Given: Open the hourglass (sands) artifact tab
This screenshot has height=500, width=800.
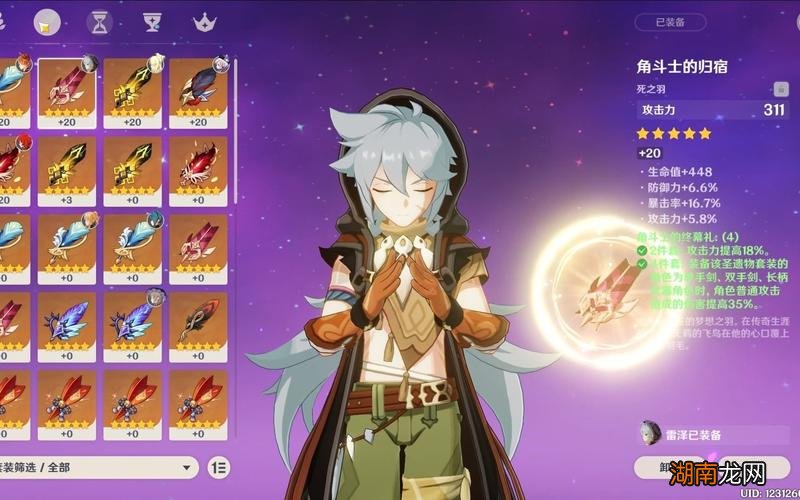Looking at the screenshot, I should click(99, 21).
